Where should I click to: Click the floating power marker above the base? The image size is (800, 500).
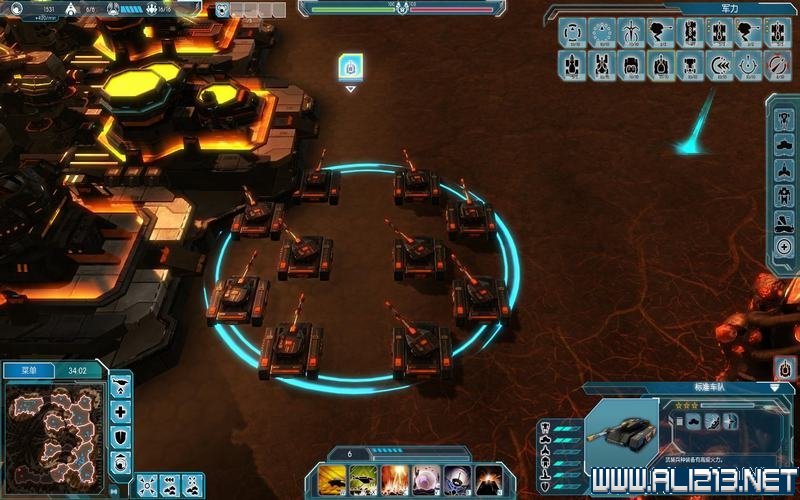coord(350,67)
